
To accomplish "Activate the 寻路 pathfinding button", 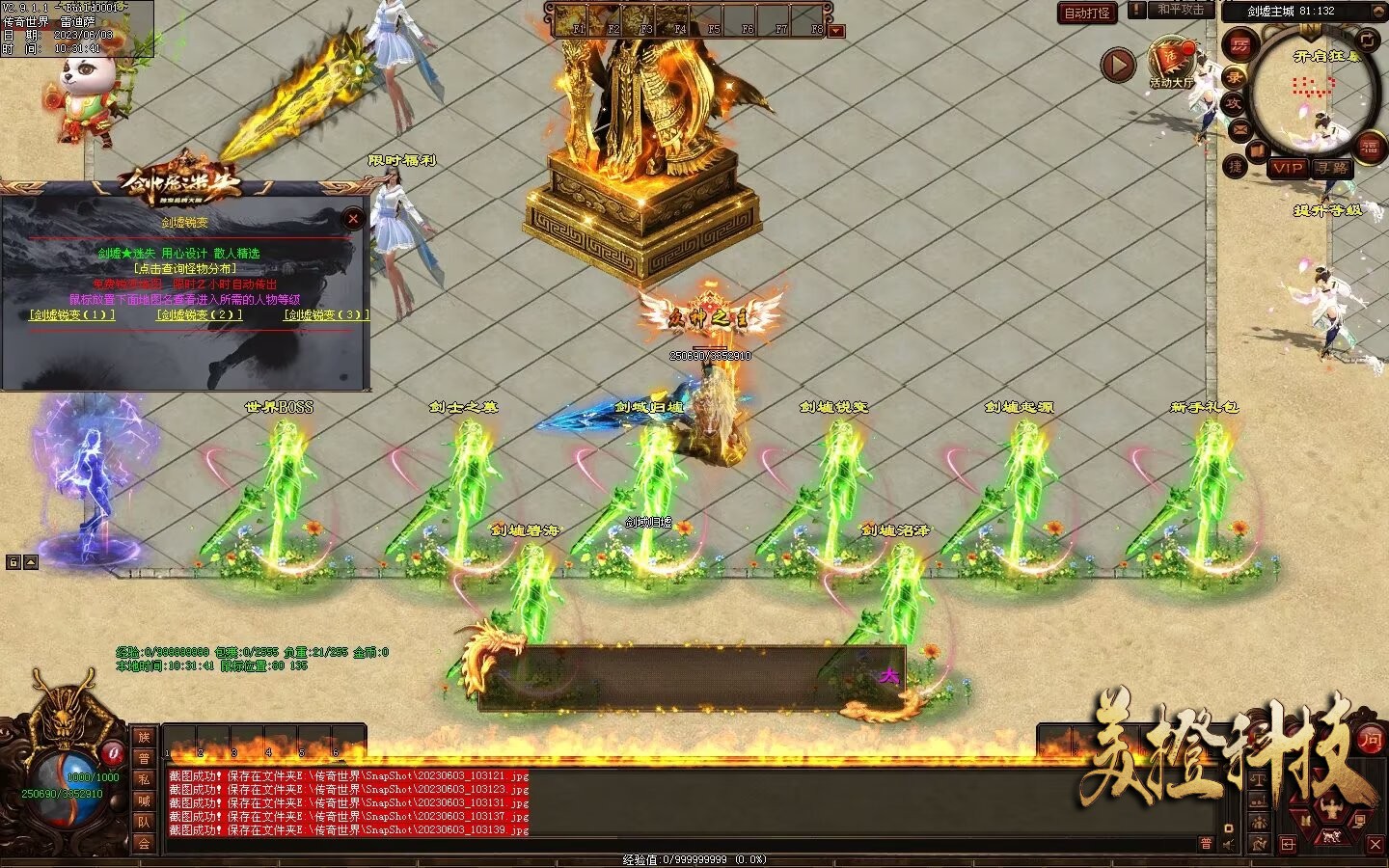I will click(x=1333, y=168).
